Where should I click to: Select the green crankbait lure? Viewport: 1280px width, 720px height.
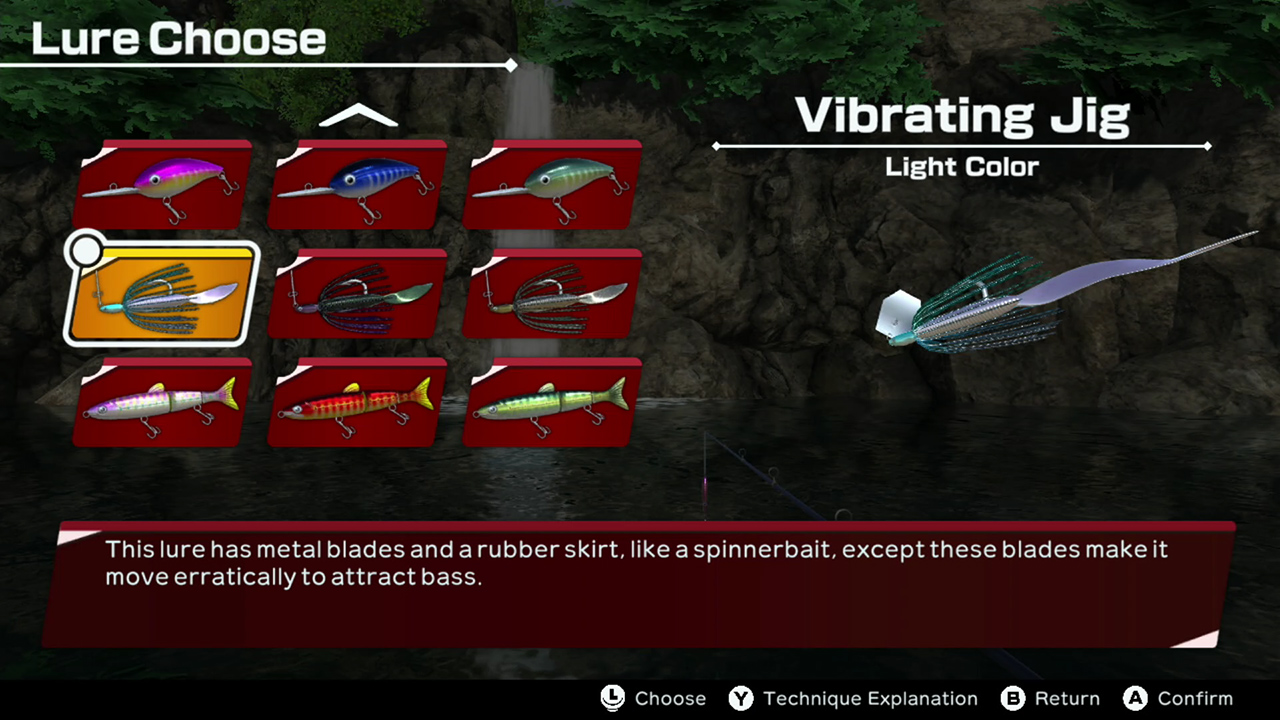(551, 185)
